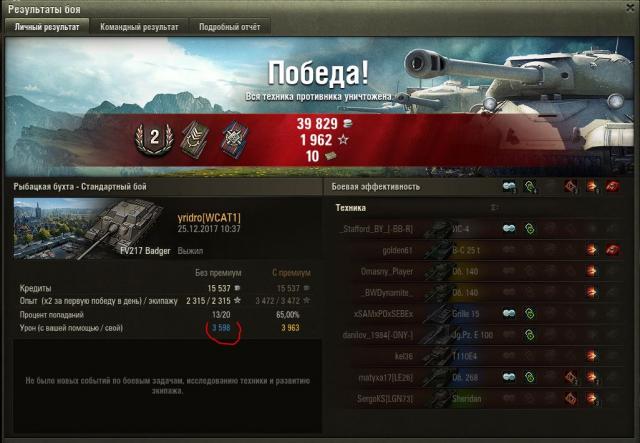Select the danilov_1984 Jg.Pz. E 100 row

(x=420, y=334)
